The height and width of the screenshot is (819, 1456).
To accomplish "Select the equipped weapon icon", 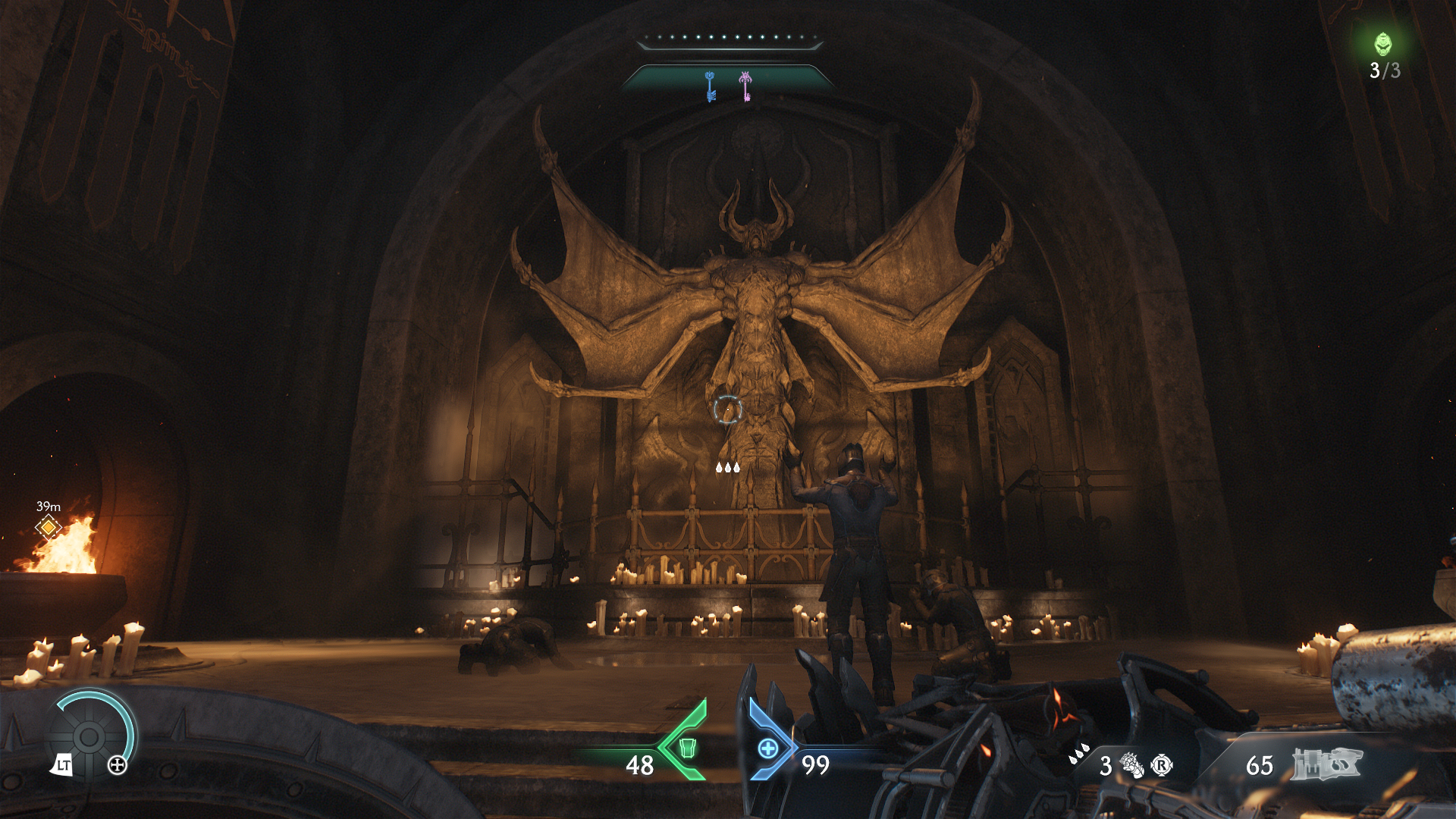I will pos(1326,764).
